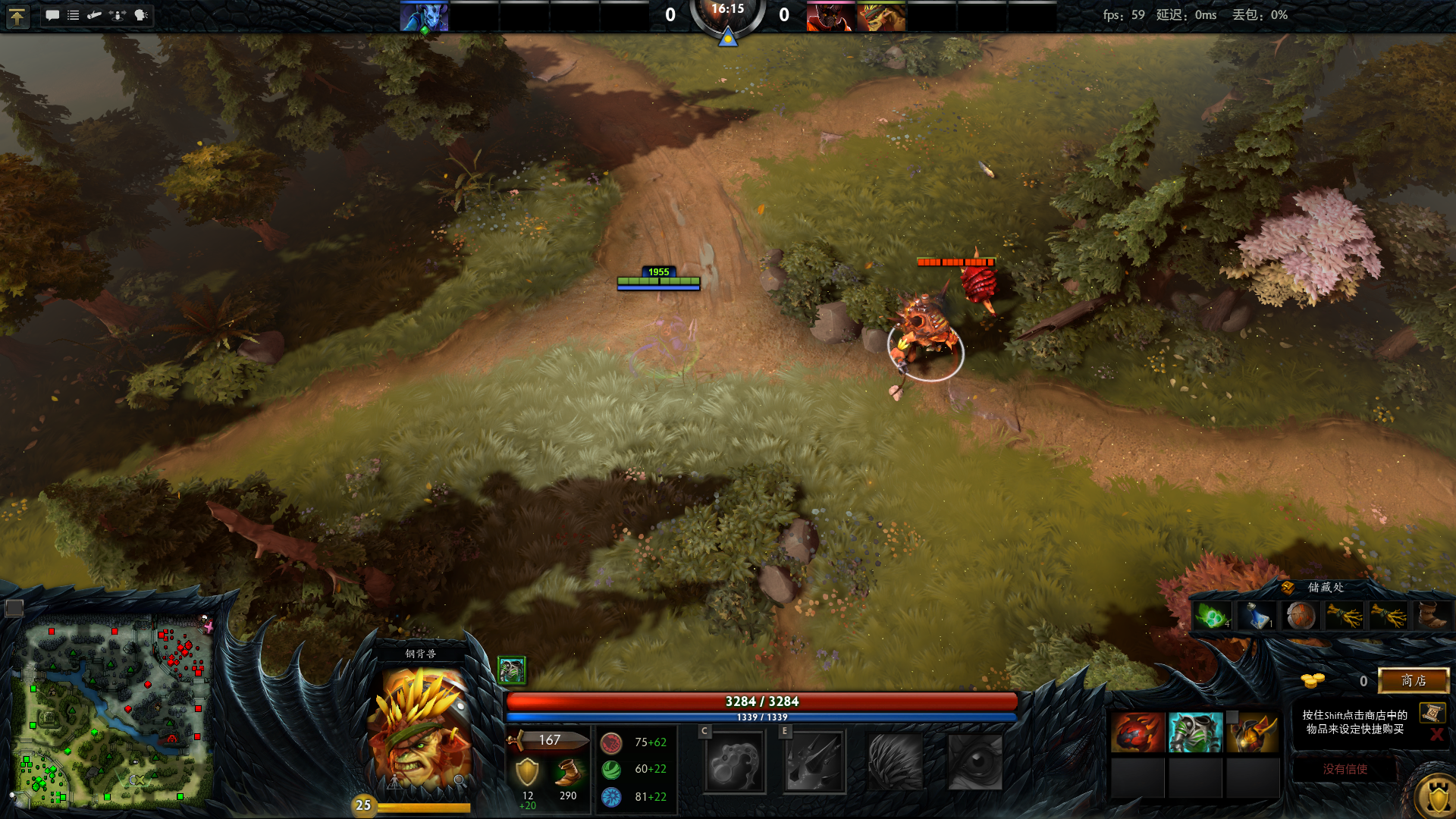
Task: Select the Warpath eye ability icon
Action: 975,762
